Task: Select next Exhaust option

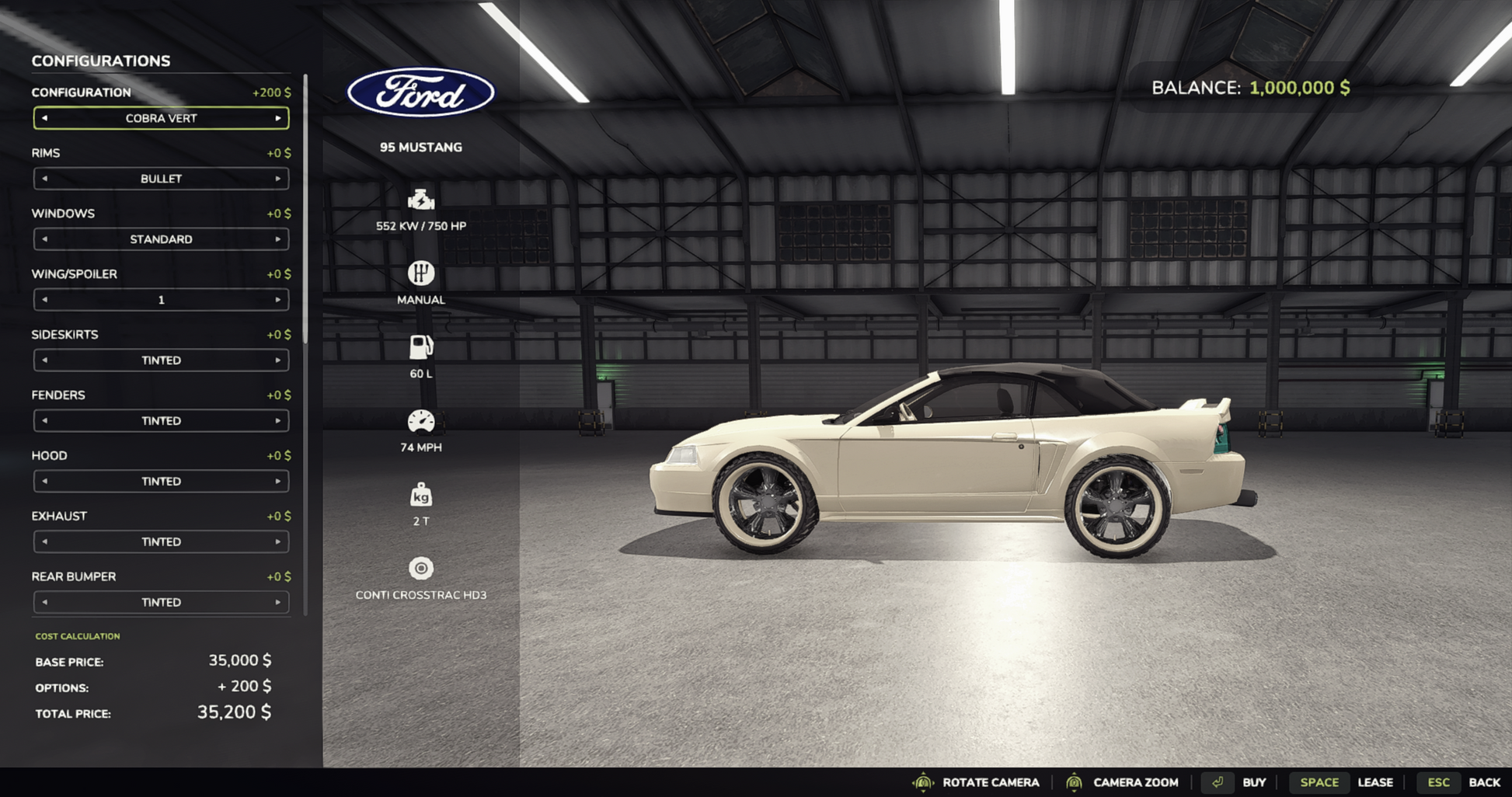Action: click(x=277, y=542)
